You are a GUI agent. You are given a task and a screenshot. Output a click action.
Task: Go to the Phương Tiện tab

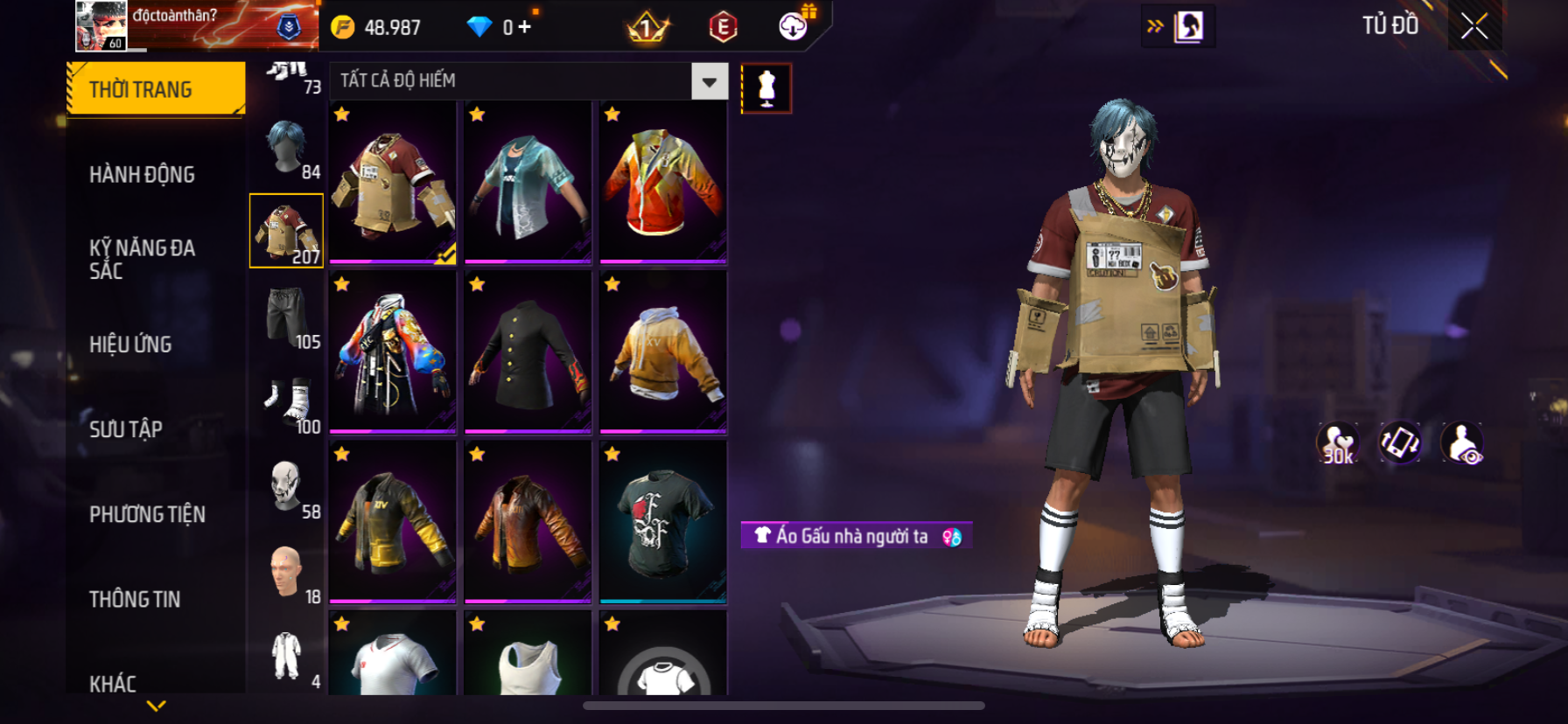pos(147,514)
